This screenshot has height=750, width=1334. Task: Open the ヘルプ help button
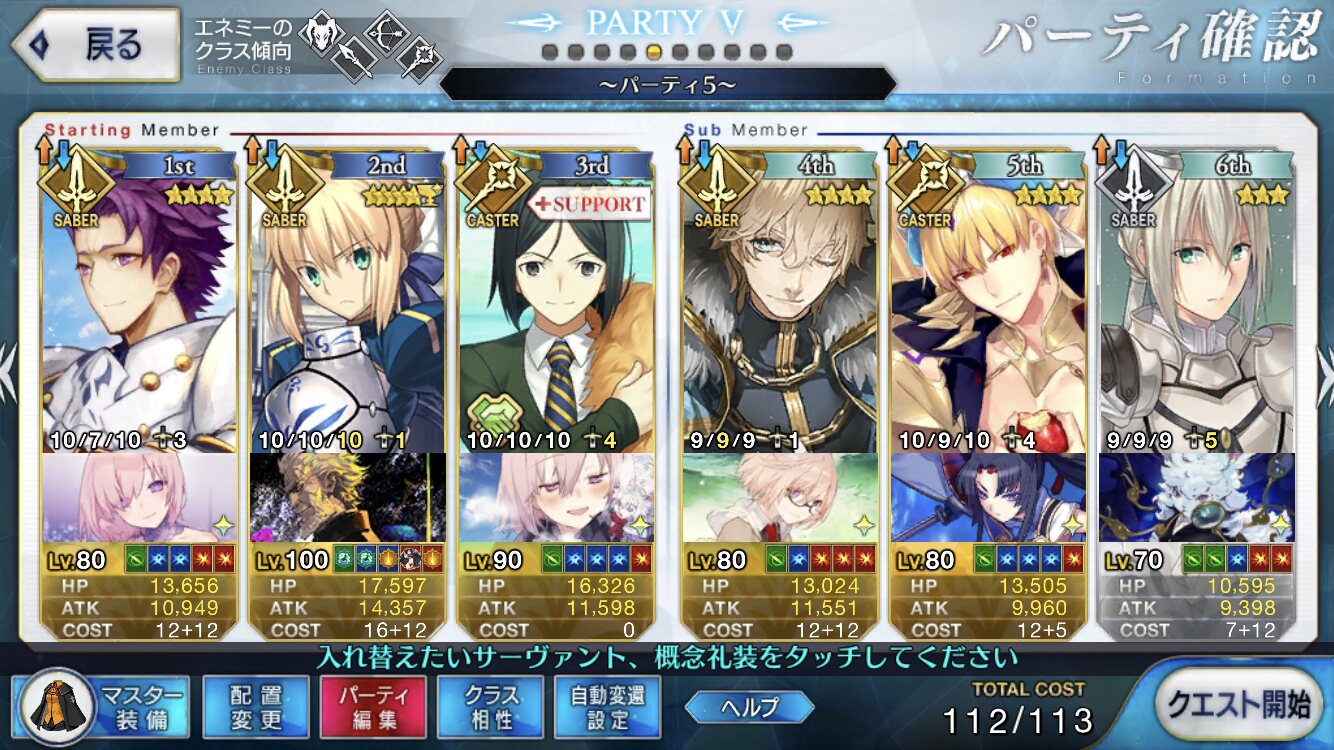tap(749, 707)
